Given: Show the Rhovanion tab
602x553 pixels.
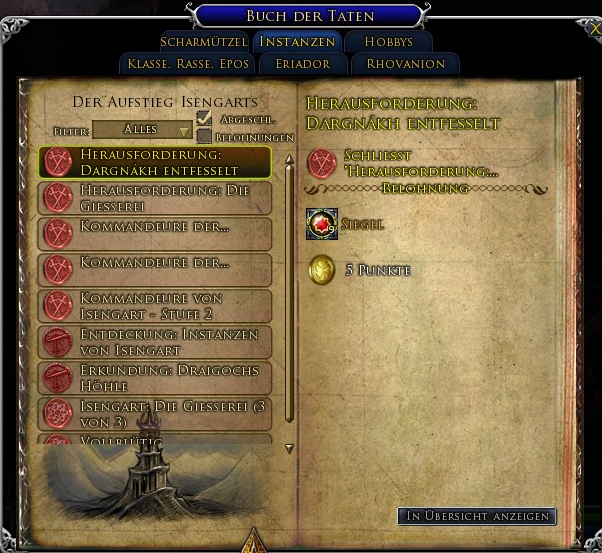Looking at the screenshot, I should tap(405, 64).
